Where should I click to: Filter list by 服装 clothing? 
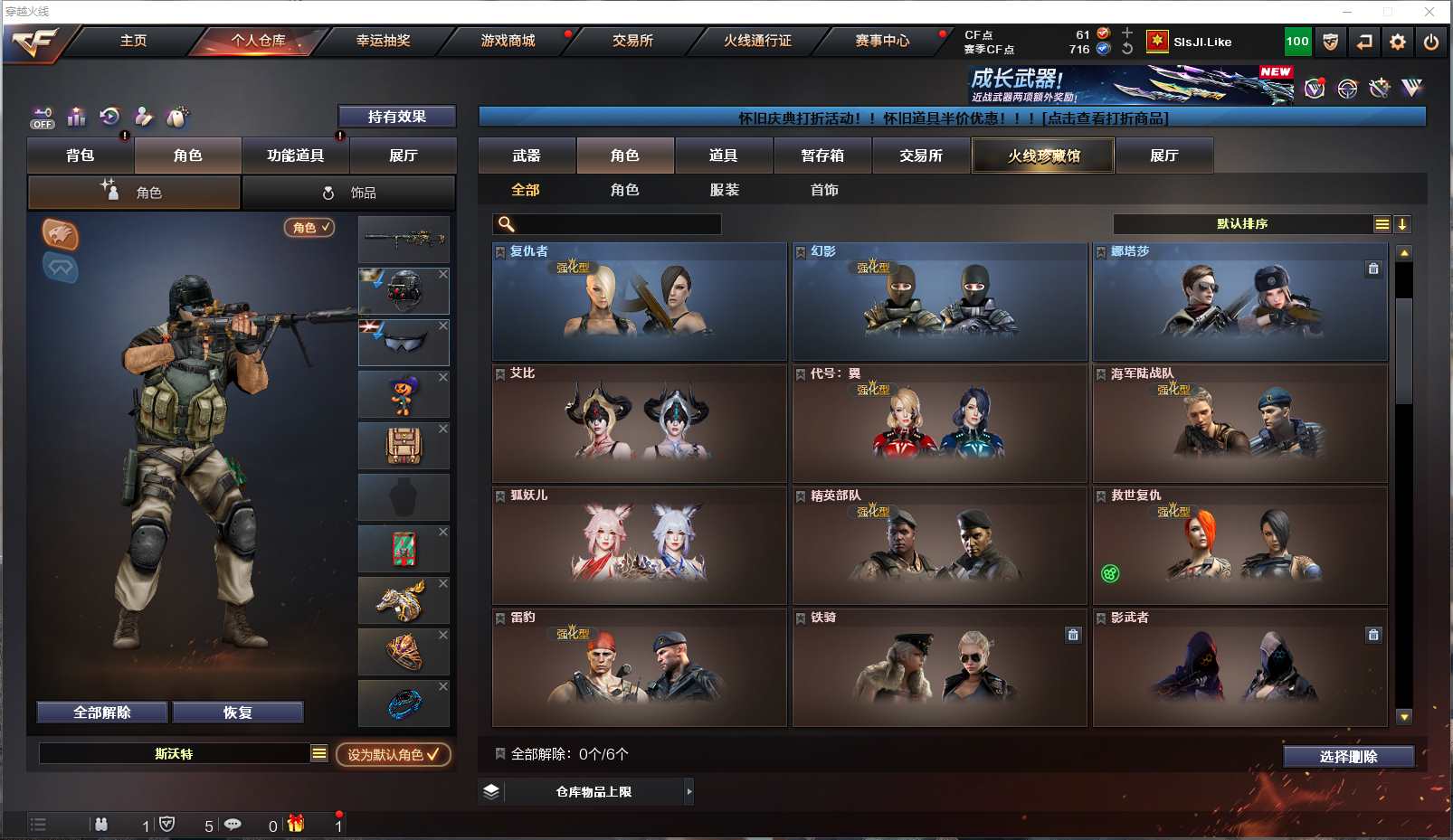(x=725, y=190)
